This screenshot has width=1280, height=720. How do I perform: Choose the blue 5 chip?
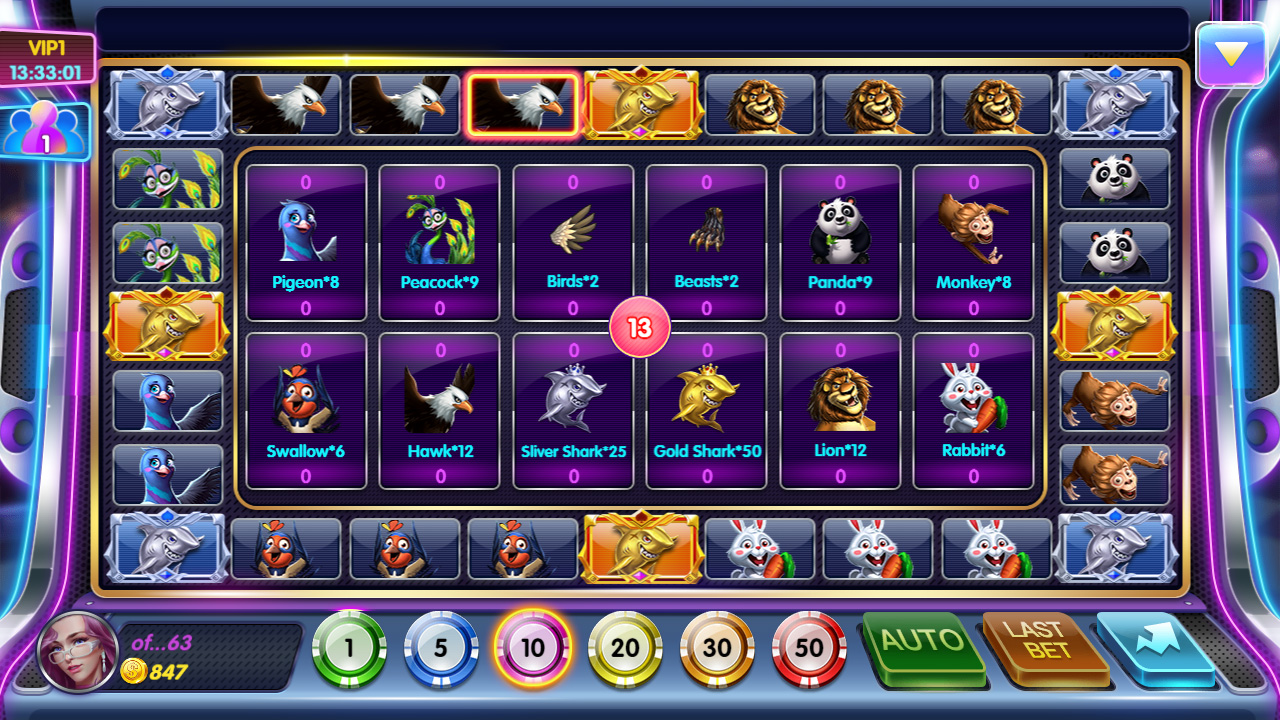click(441, 648)
